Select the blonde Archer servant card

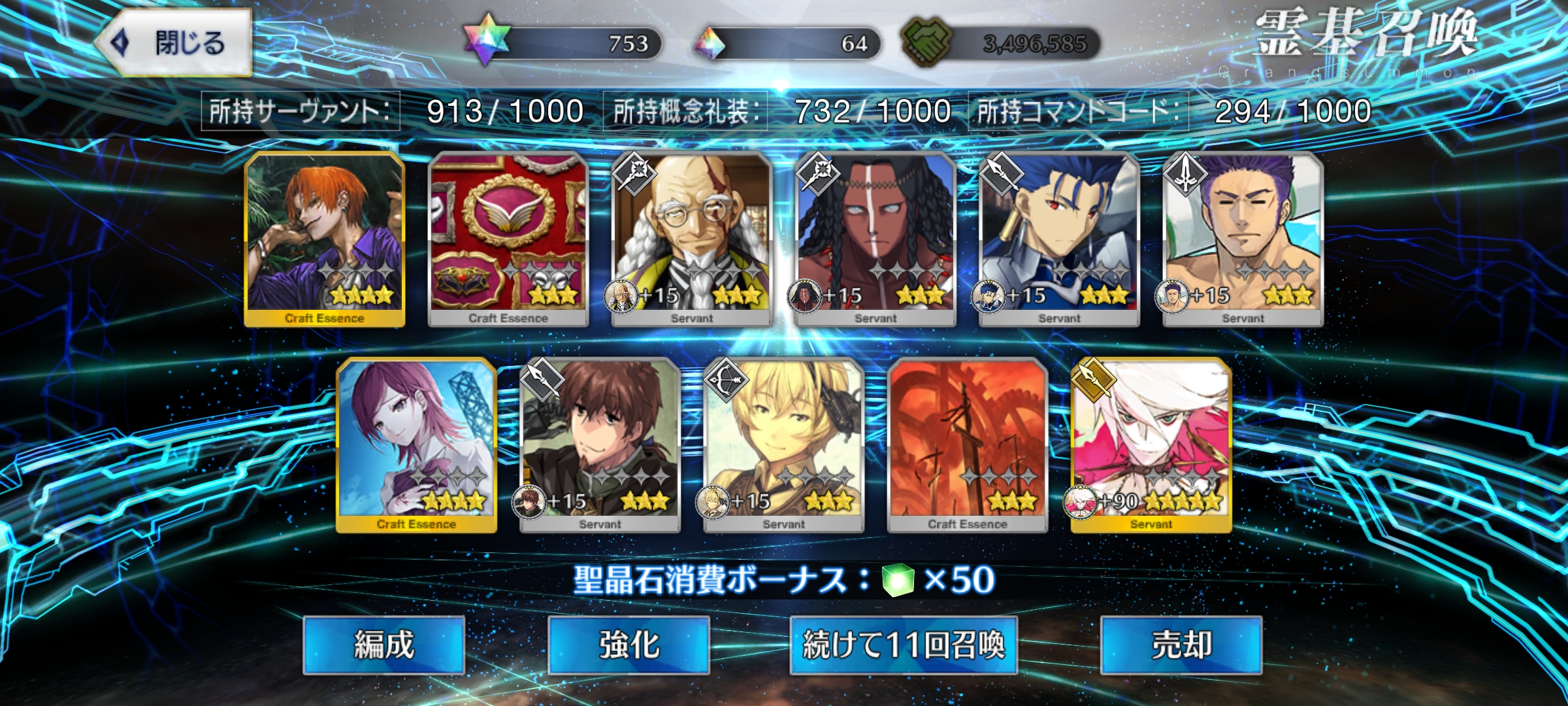tap(784, 445)
